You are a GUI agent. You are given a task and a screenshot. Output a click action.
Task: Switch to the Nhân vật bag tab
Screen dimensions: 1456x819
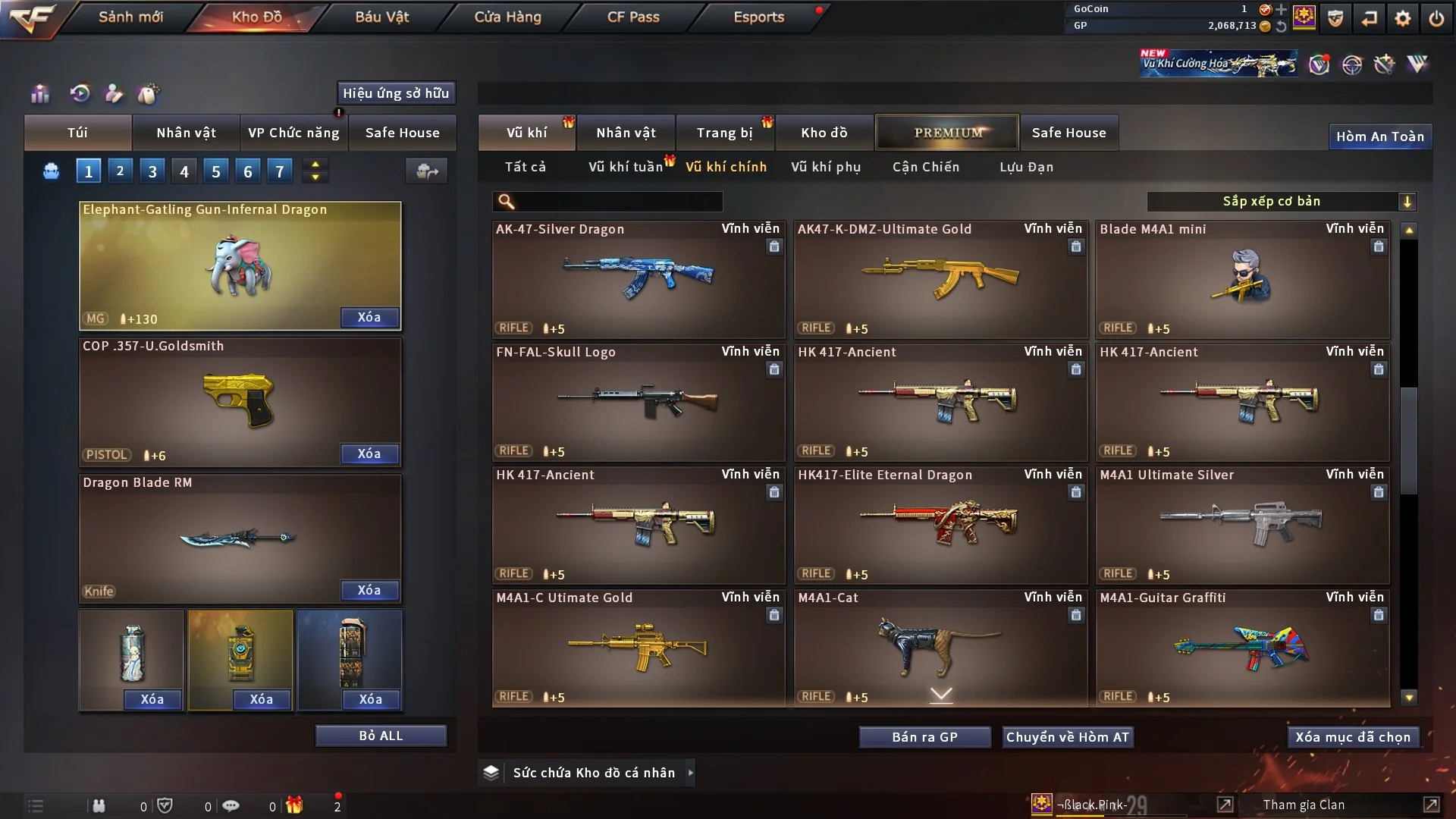coord(186,133)
